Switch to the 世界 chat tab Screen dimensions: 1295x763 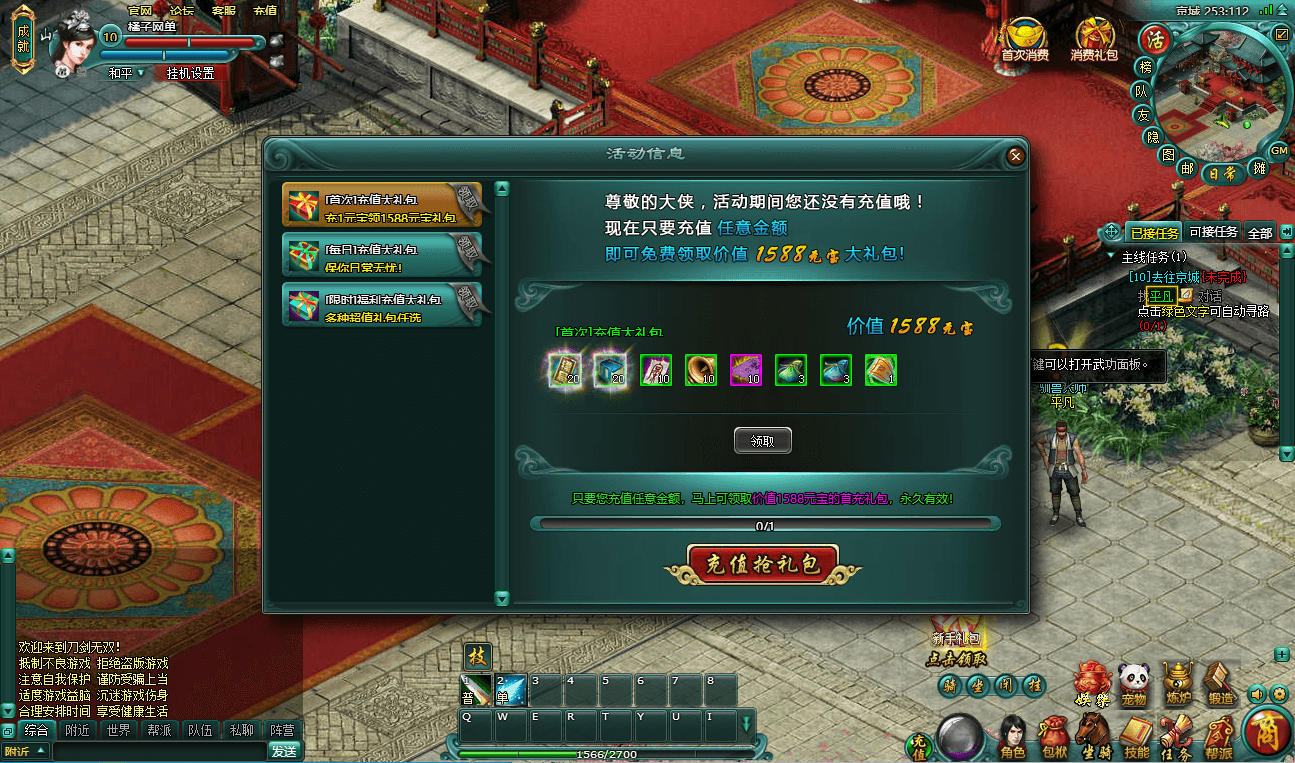[x=120, y=728]
